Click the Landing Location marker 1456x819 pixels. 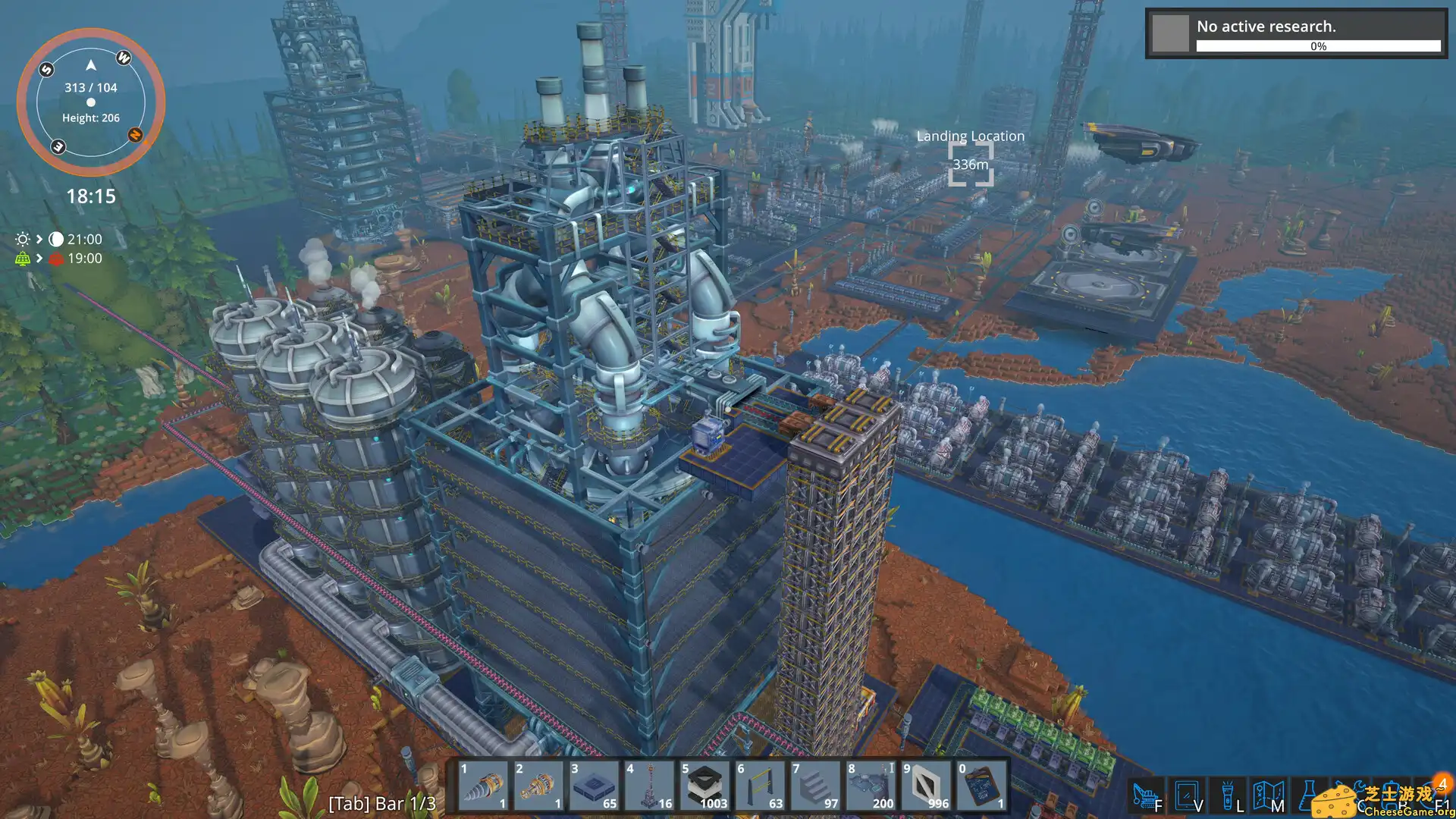(x=971, y=164)
